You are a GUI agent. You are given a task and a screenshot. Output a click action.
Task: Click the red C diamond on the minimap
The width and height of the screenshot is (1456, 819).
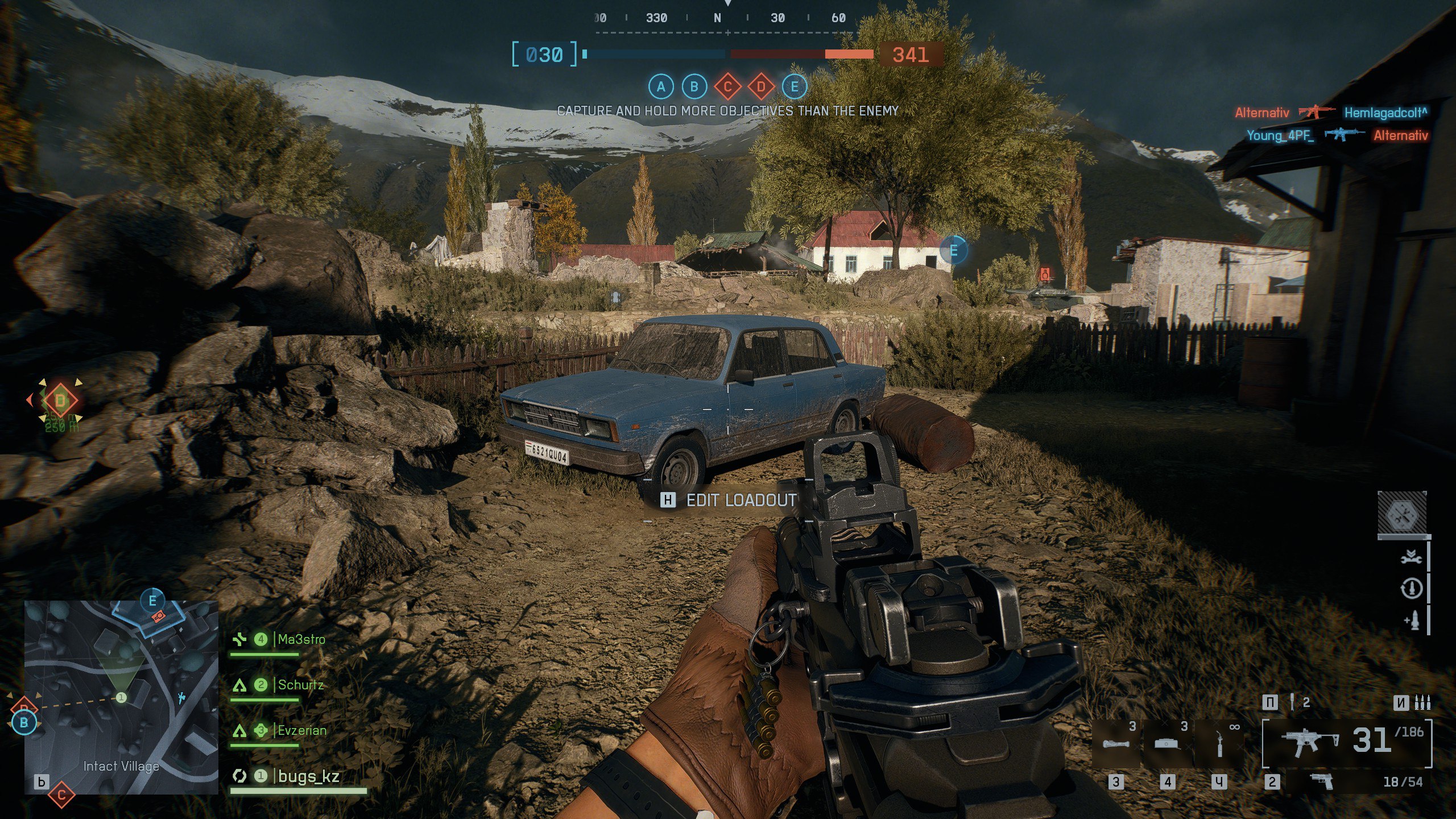(x=61, y=794)
